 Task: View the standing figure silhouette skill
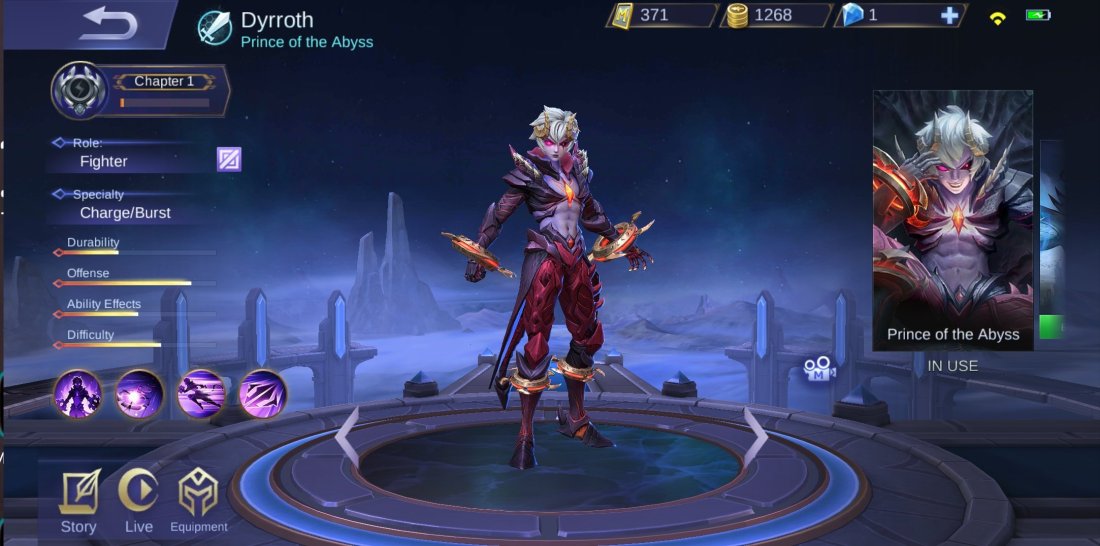(x=78, y=393)
